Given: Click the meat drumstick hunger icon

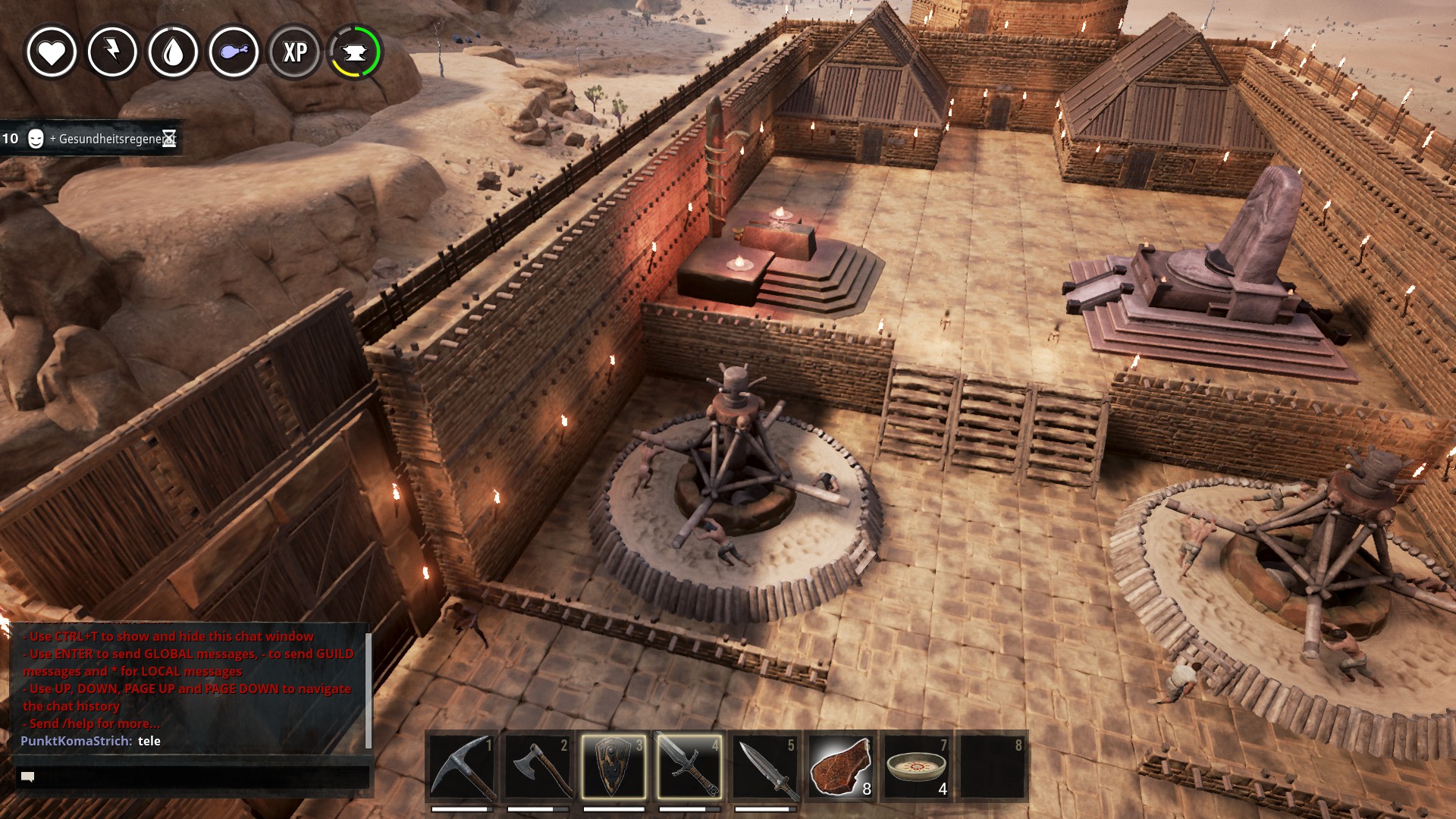Looking at the screenshot, I should tap(234, 52).
